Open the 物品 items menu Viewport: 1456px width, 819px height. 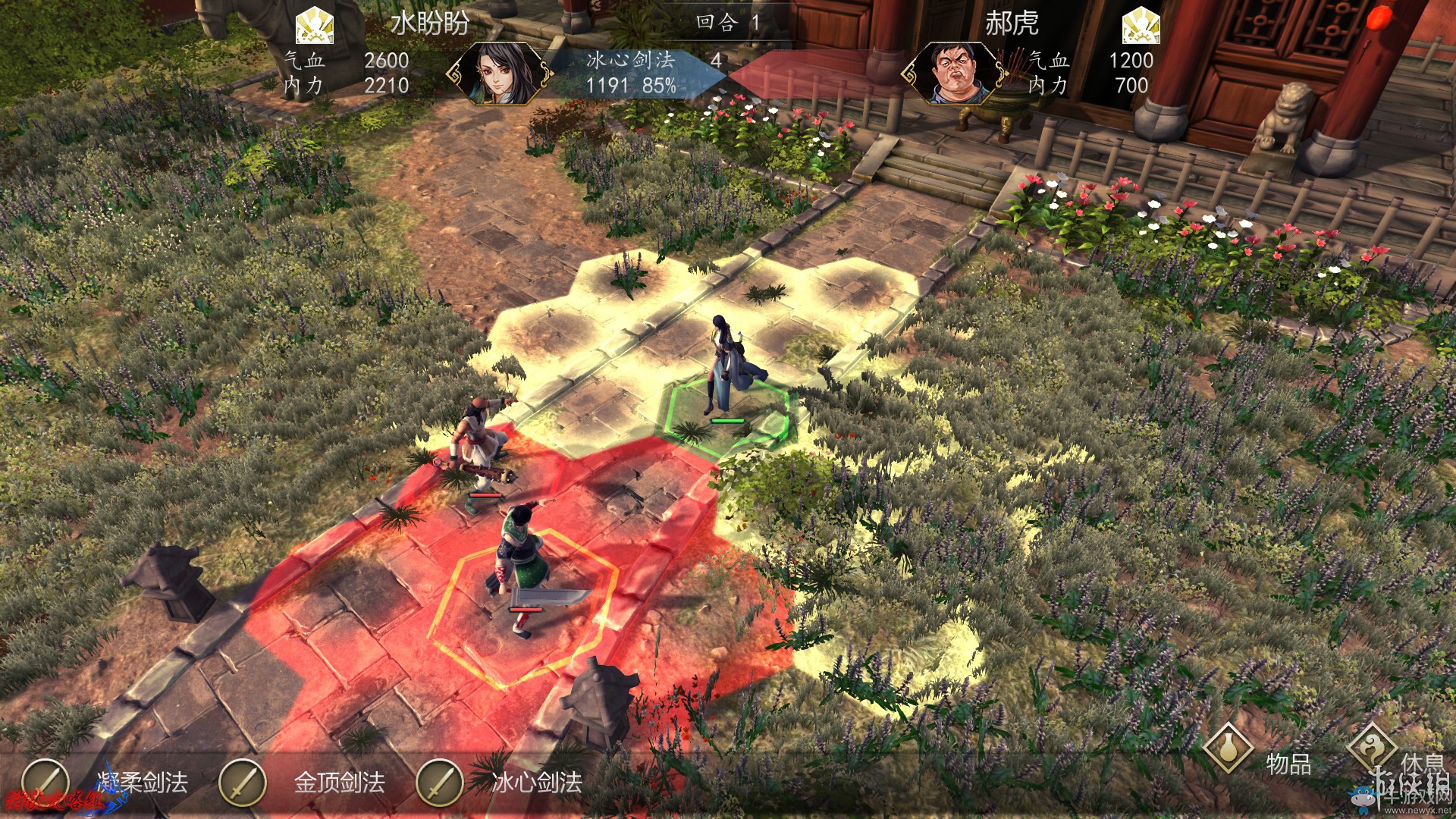pyautogui.click(x=1228, y=749)
